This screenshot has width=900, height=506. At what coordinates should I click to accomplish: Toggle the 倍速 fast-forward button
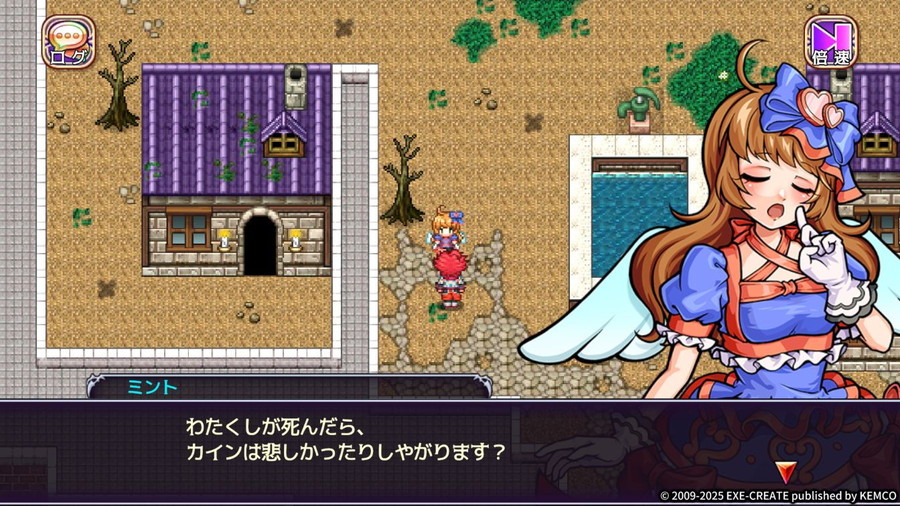click(x=831, y=42)
